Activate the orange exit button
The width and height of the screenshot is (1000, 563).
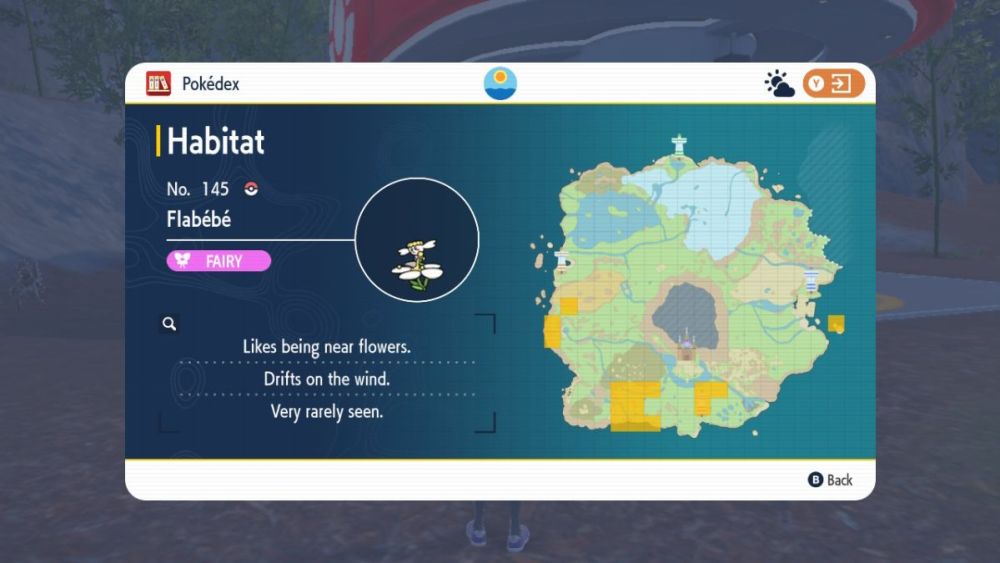832,84
